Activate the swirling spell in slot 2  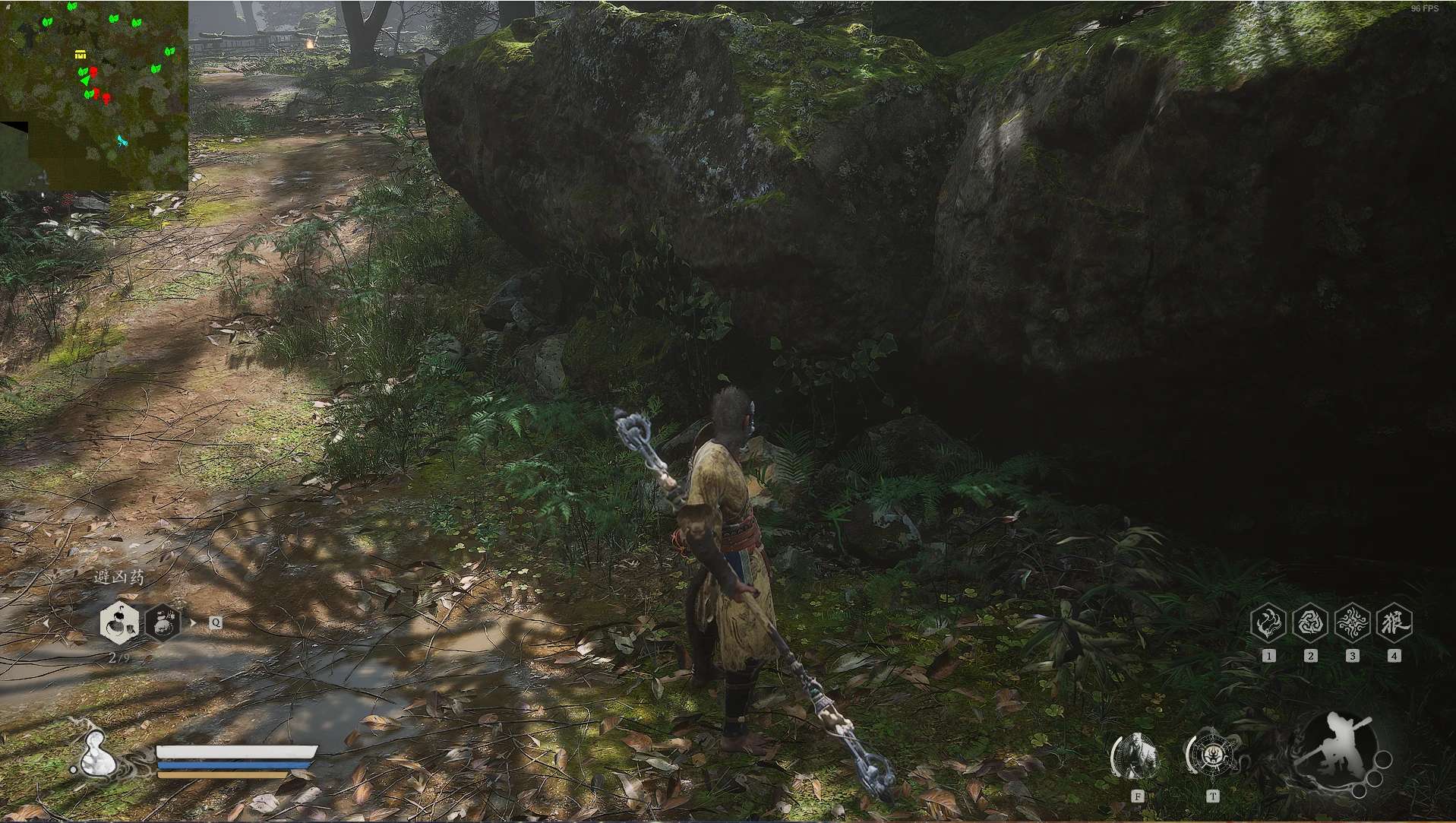[1309, 623]
